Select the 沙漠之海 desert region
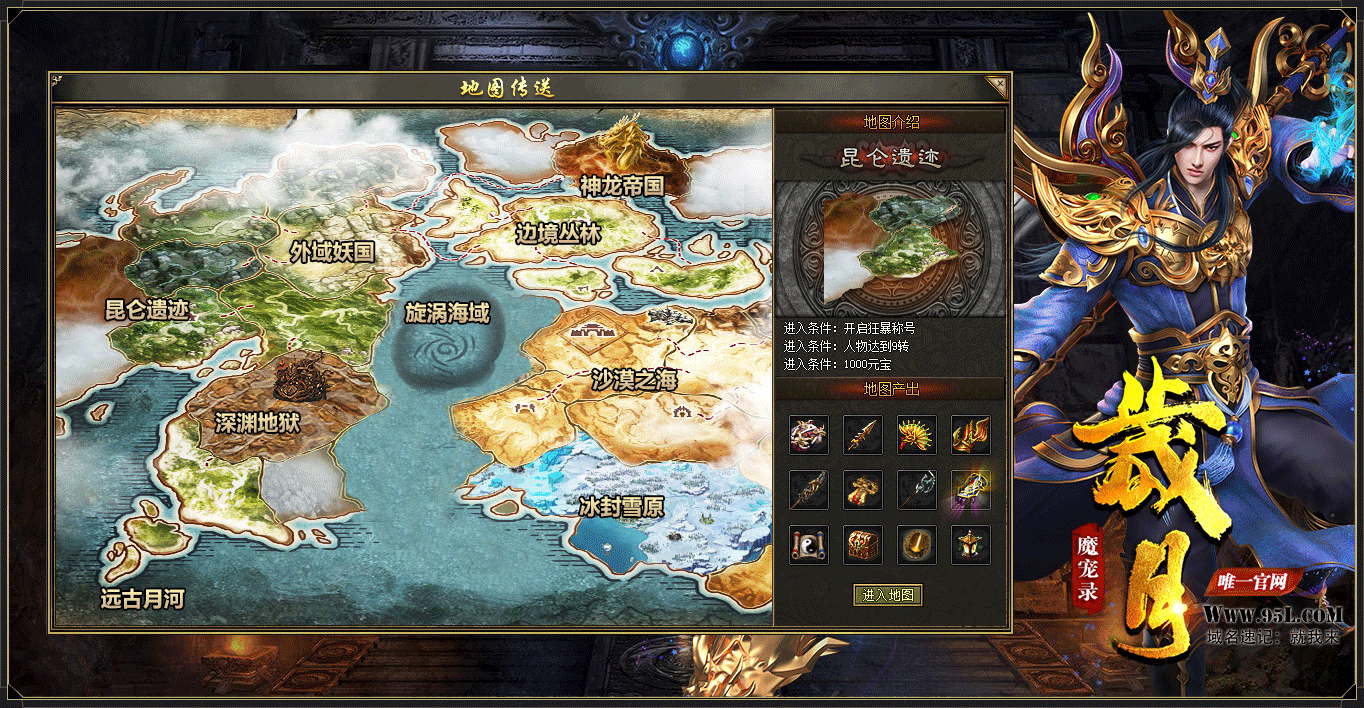The width and height of the screenshot is (1364, 708). coord(634,380)
